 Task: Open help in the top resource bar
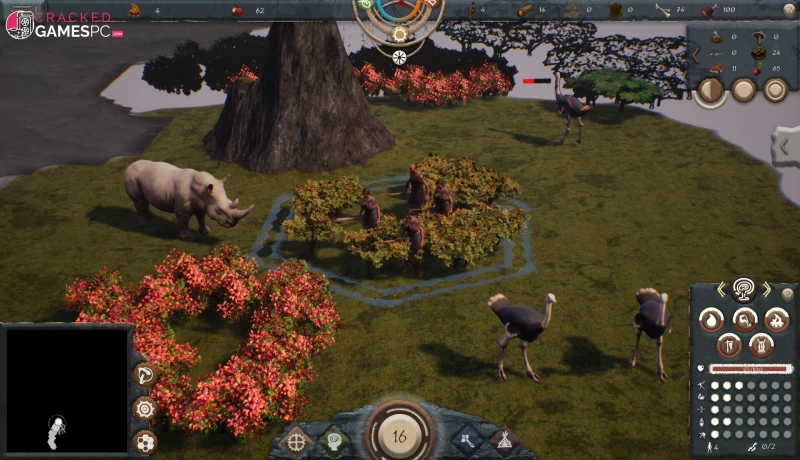[788, 10]
